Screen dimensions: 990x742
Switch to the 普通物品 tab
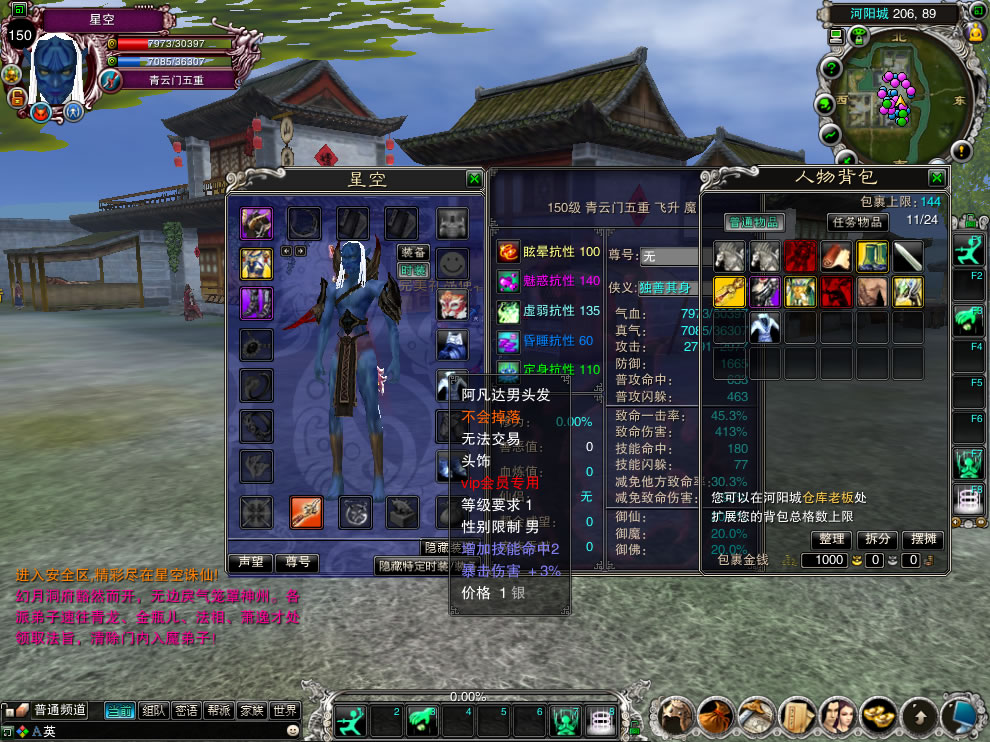pyautogui.click(x=754, y=222)
